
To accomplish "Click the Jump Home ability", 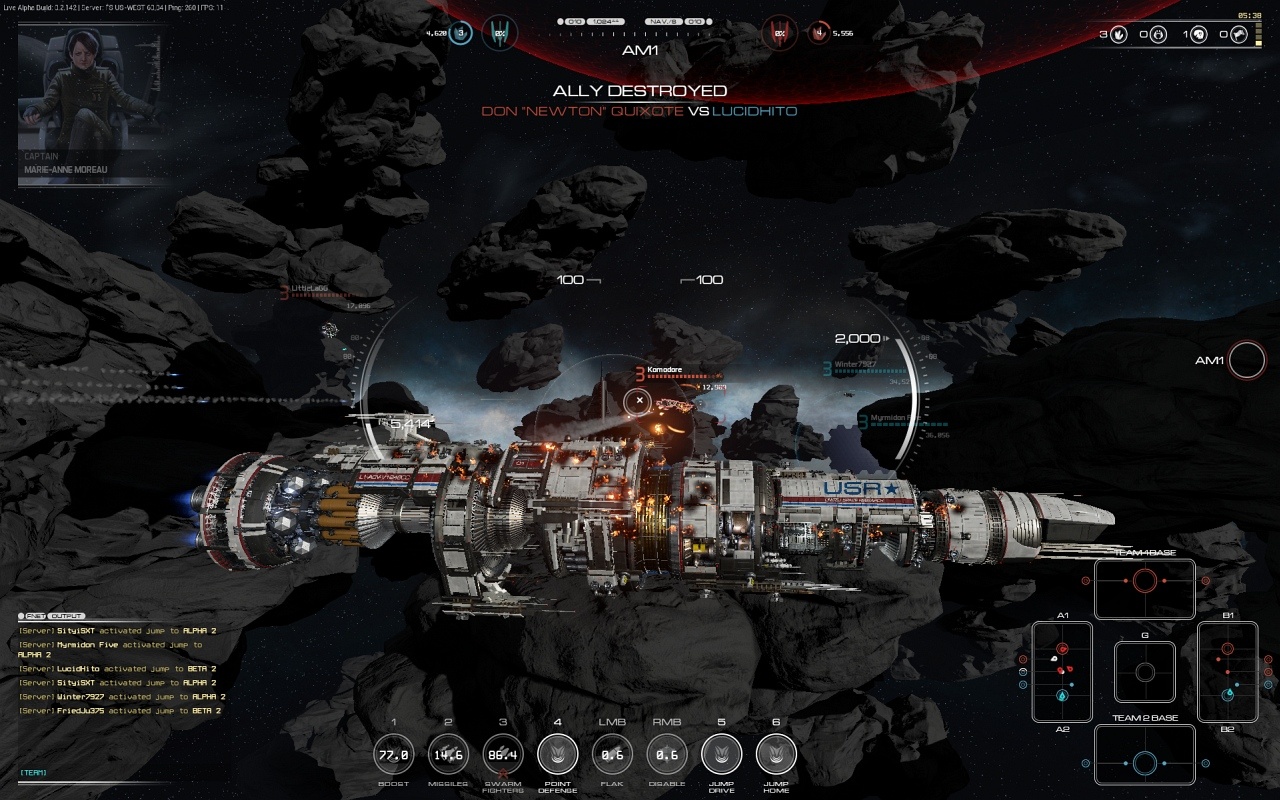I will coord(776,755).
